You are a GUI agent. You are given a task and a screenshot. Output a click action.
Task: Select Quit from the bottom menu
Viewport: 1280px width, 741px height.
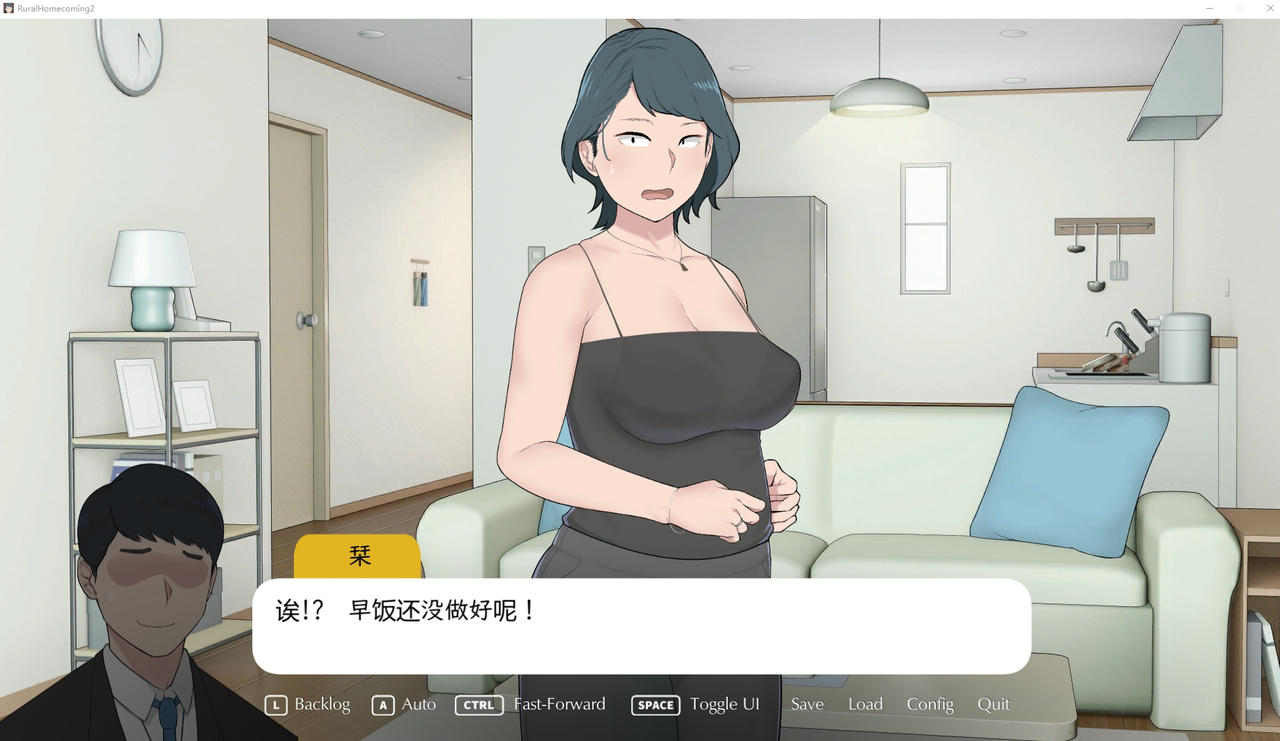[993, 704]
